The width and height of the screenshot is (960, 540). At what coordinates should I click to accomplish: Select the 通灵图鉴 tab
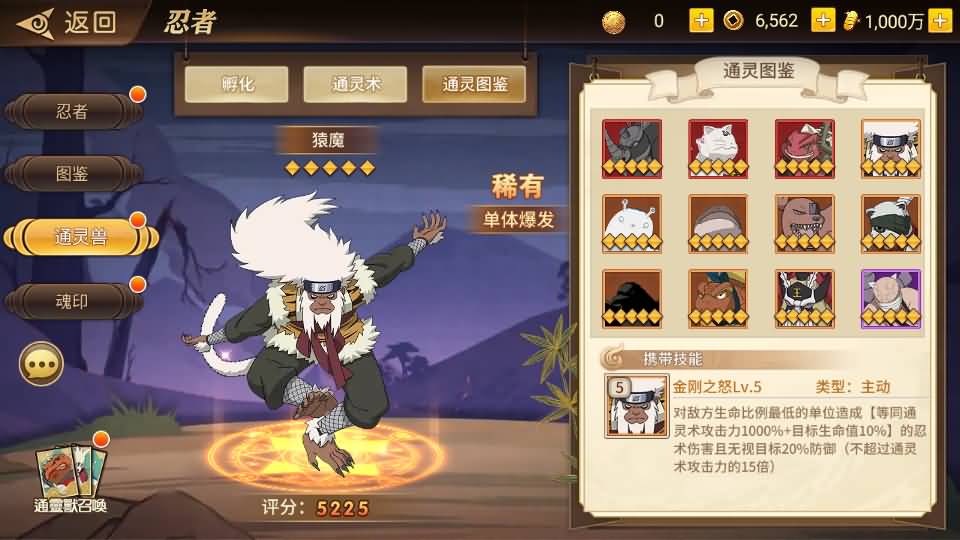(475, 84)
